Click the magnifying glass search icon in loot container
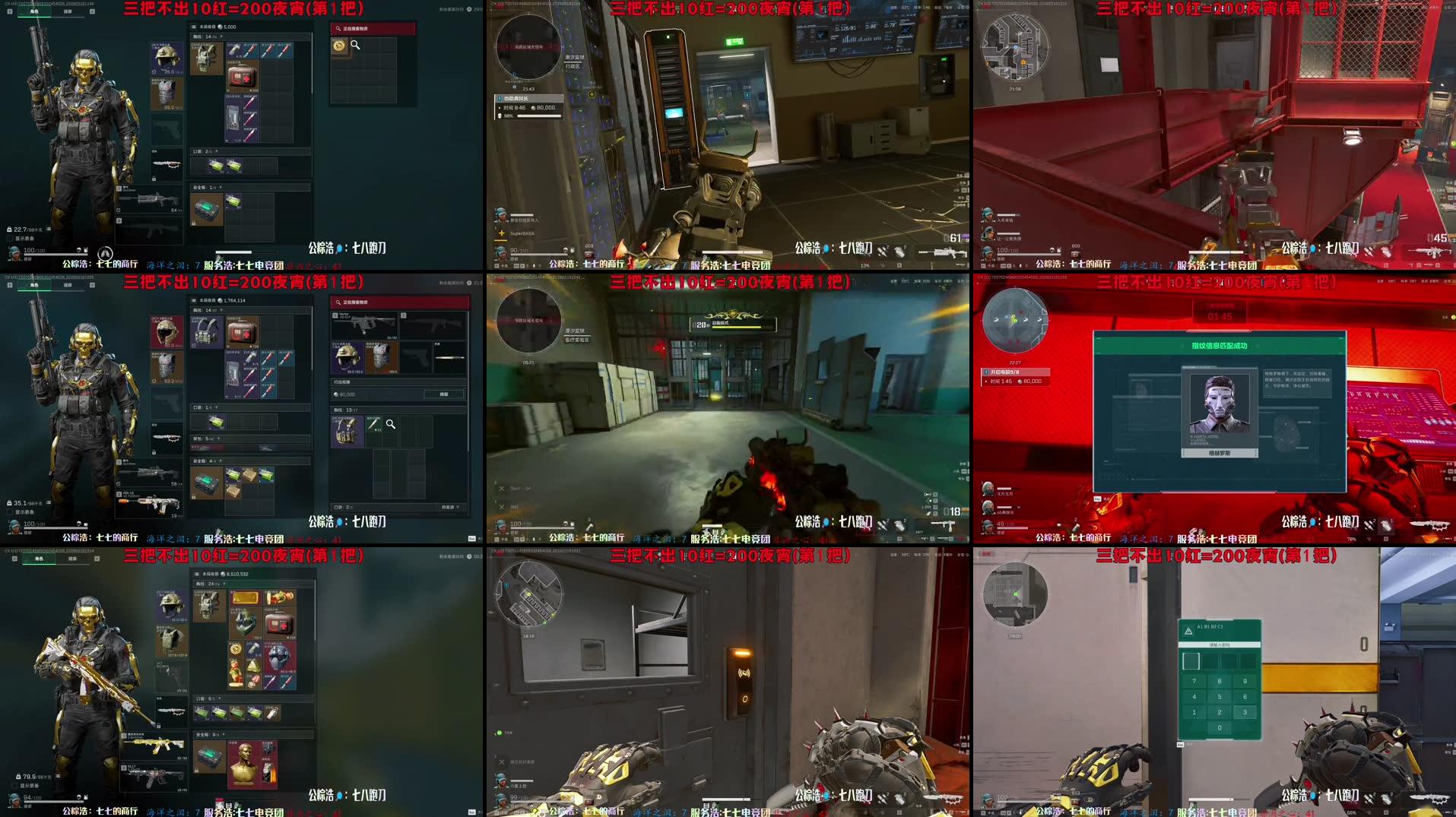 (x=355, y=46)
